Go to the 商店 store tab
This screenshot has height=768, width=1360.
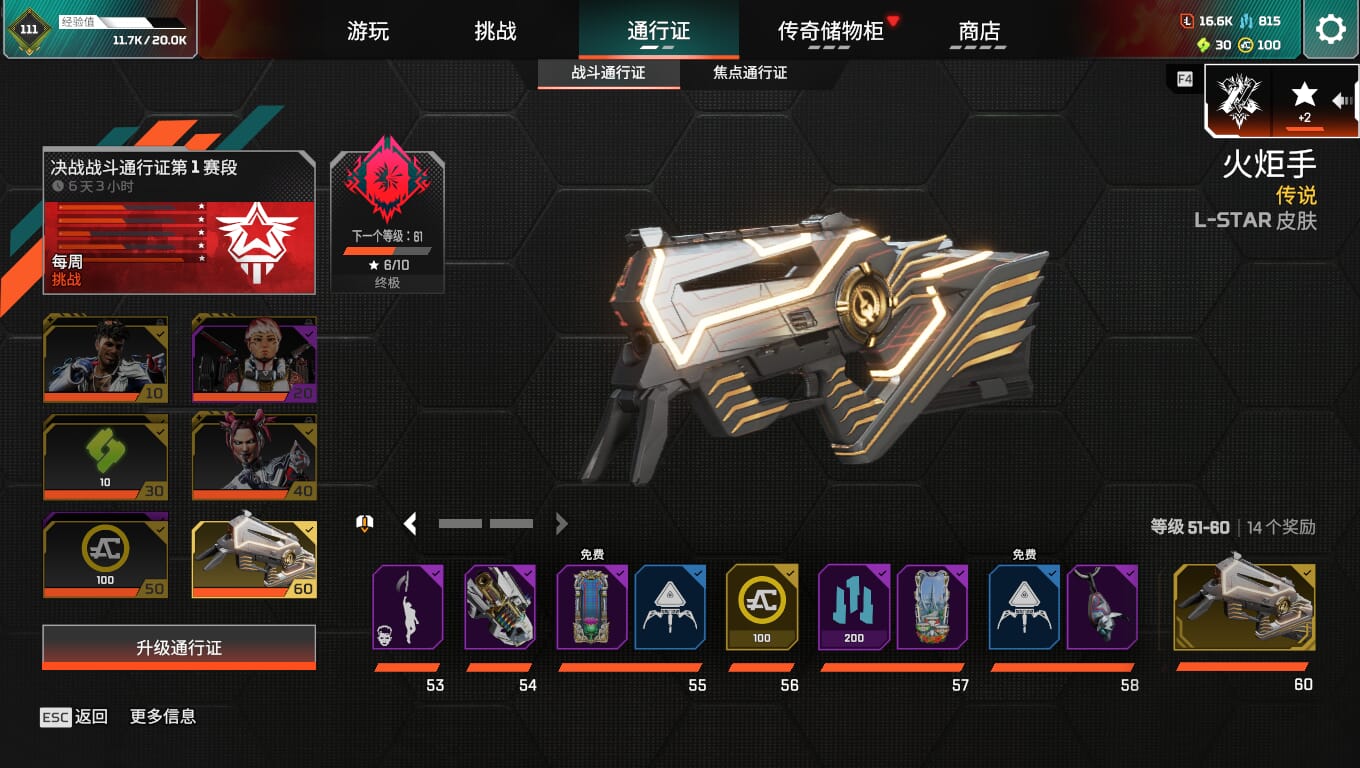coord(979,31)
